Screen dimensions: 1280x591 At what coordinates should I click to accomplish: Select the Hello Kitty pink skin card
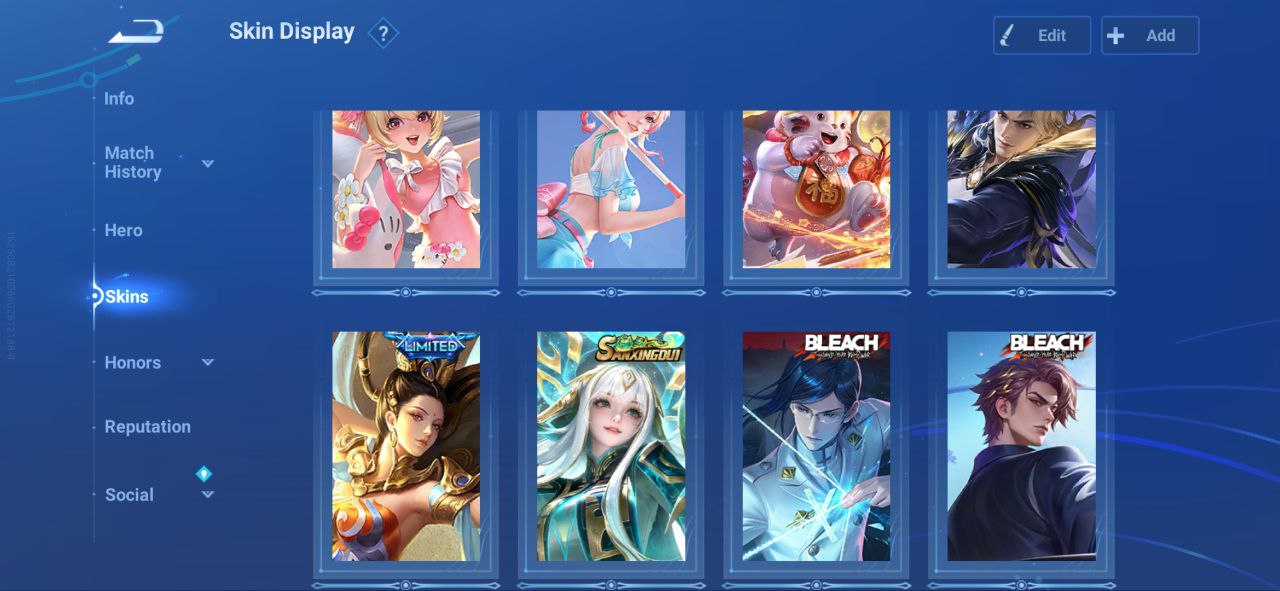click(x=406, y=189)
